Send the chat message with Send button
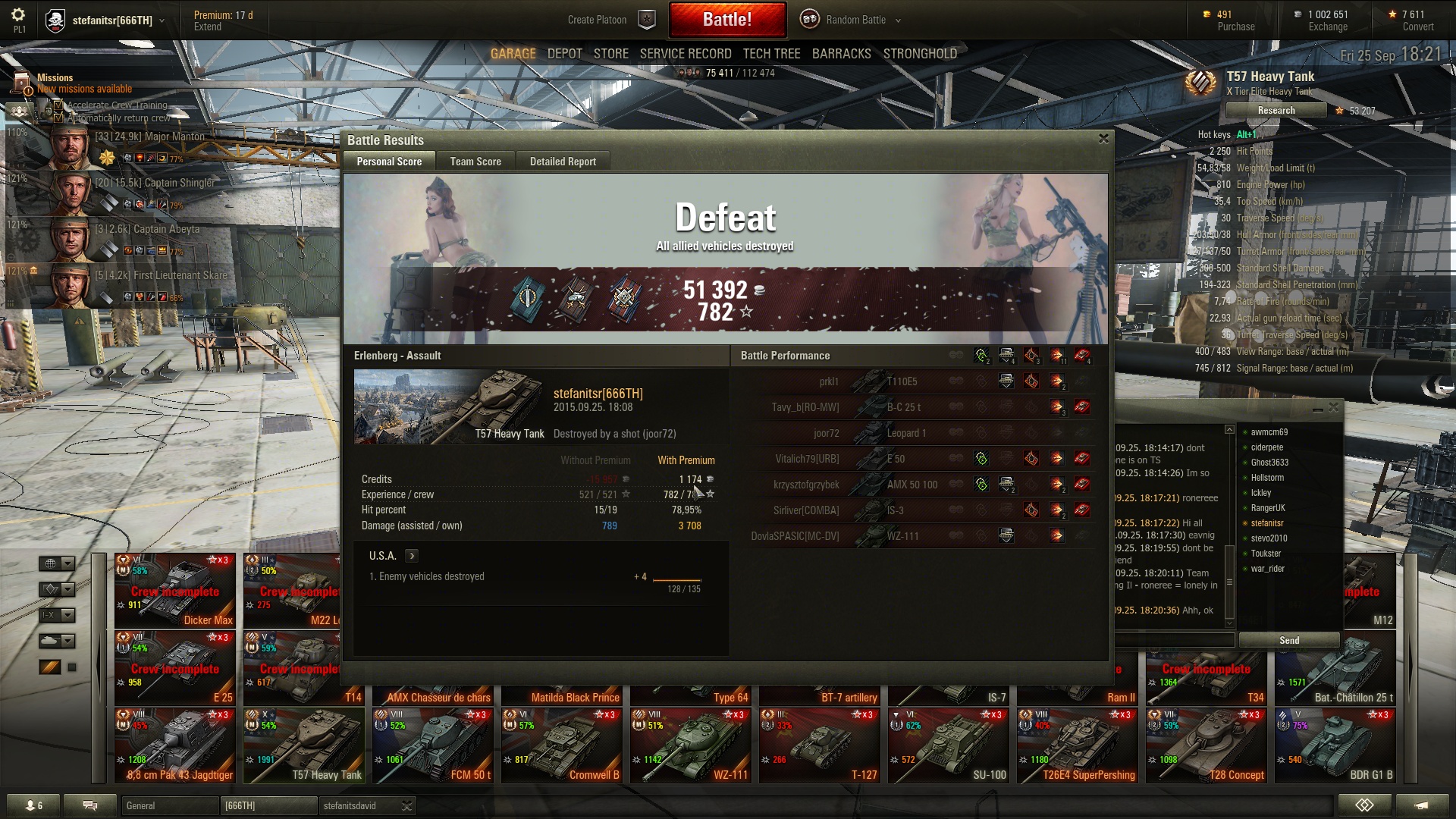This screenshot has width=1456, height=819. click(x=1289, y=641)
